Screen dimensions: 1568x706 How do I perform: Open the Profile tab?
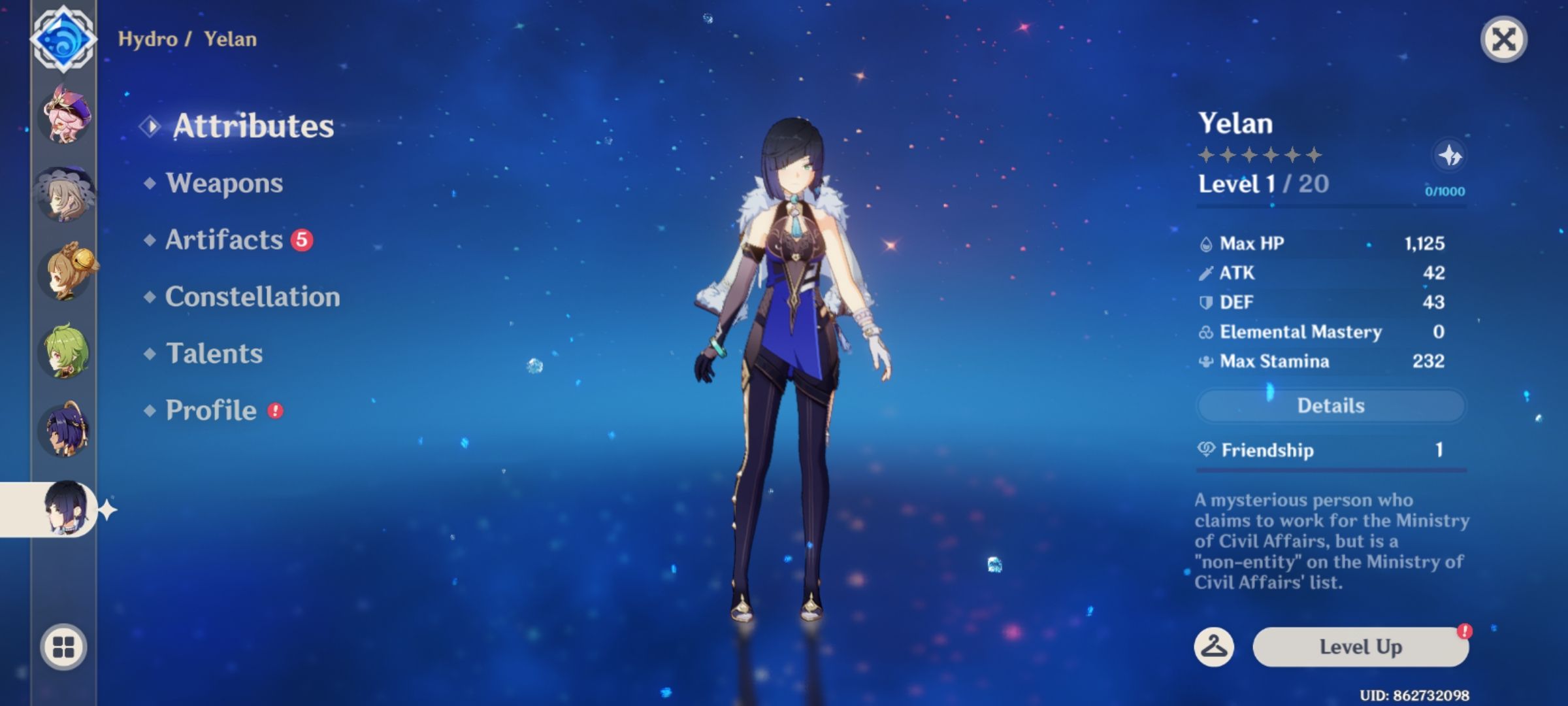[x=210, y=411]
